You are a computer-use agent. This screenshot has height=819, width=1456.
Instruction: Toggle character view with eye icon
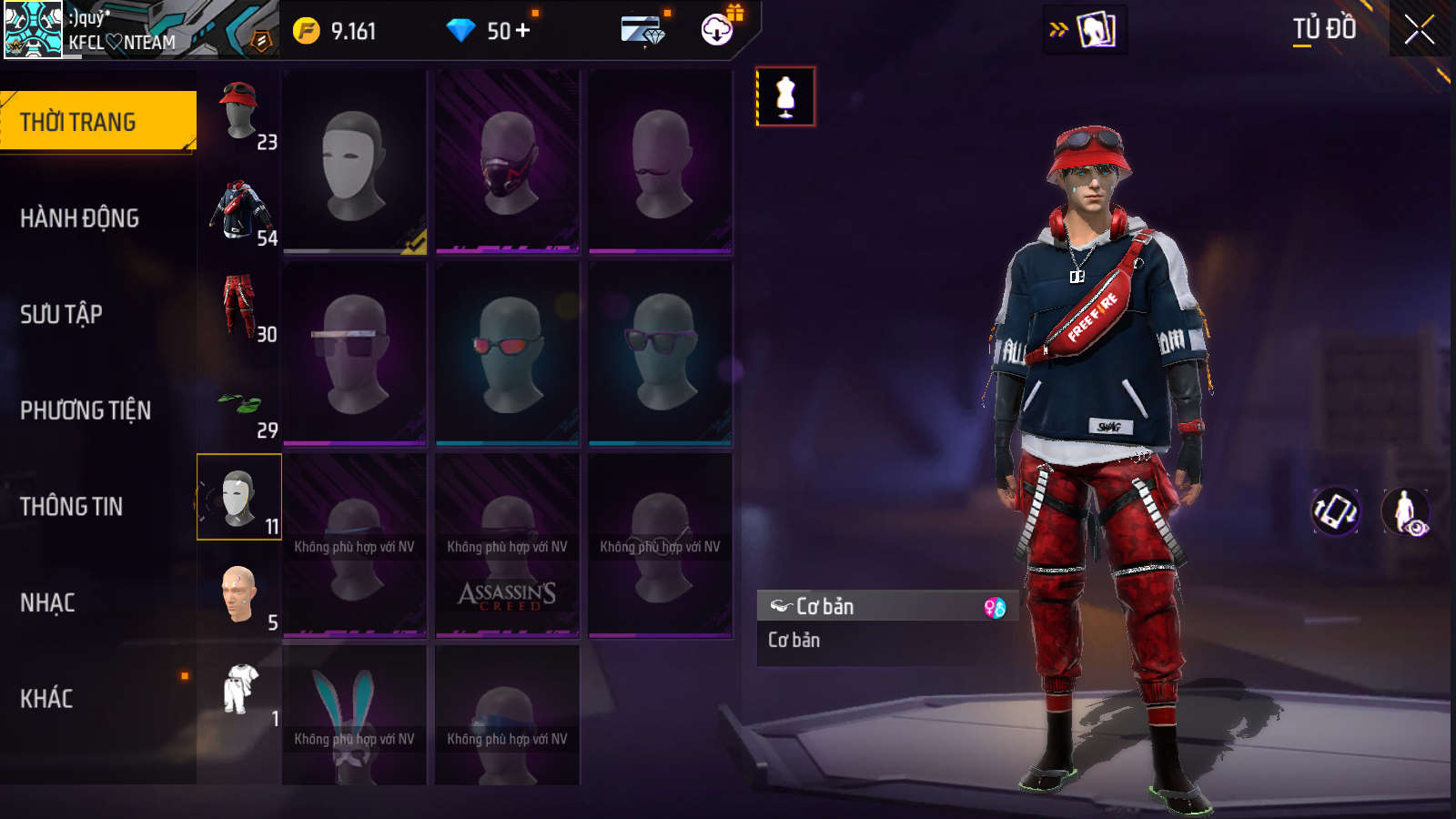pos(1406,511)
